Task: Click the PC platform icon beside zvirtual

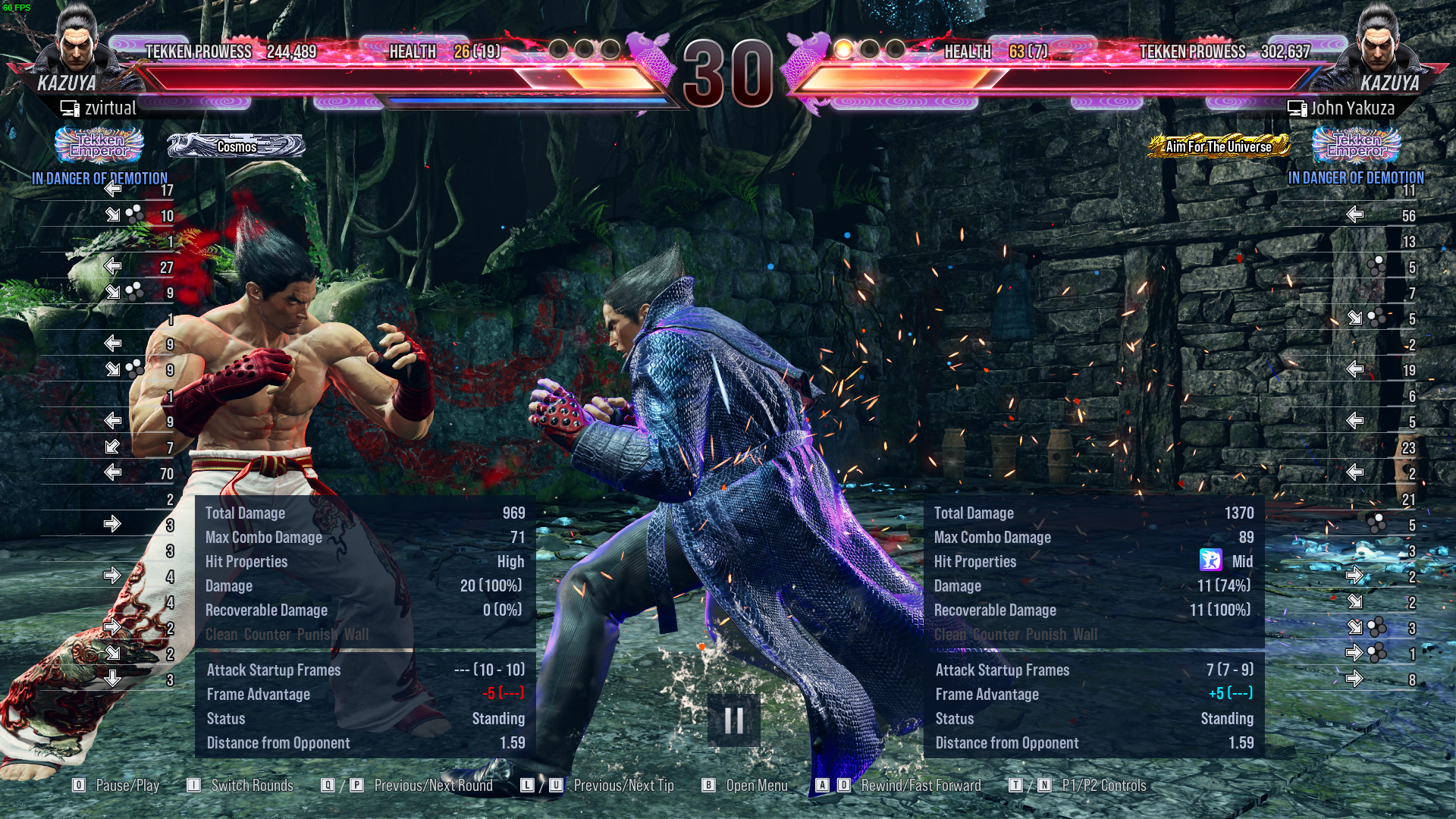Action: click(69, 108)
